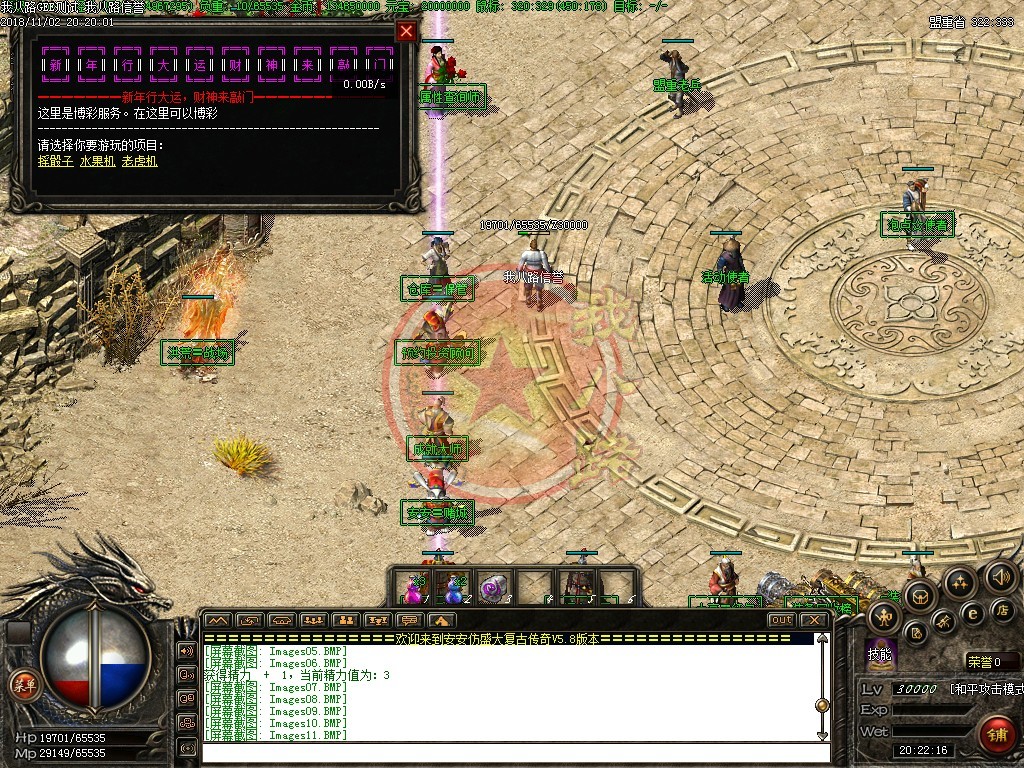Move the chat scrollbar handle

822,704
